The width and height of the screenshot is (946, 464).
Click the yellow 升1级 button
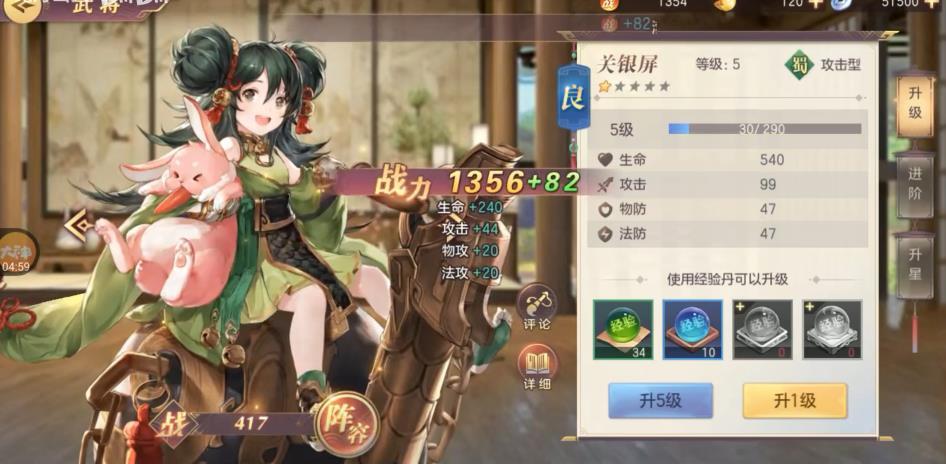point(794,400)
